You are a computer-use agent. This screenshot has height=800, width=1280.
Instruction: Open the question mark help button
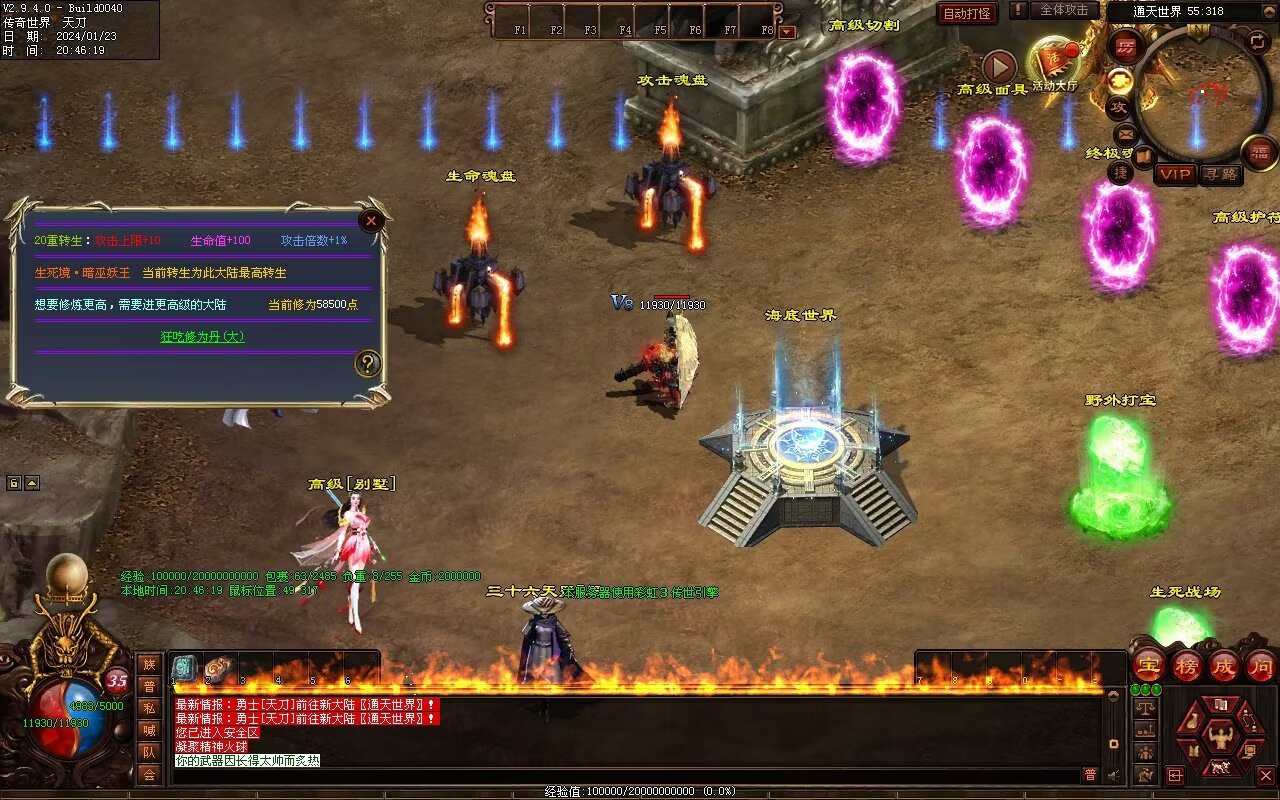(368, 363)
